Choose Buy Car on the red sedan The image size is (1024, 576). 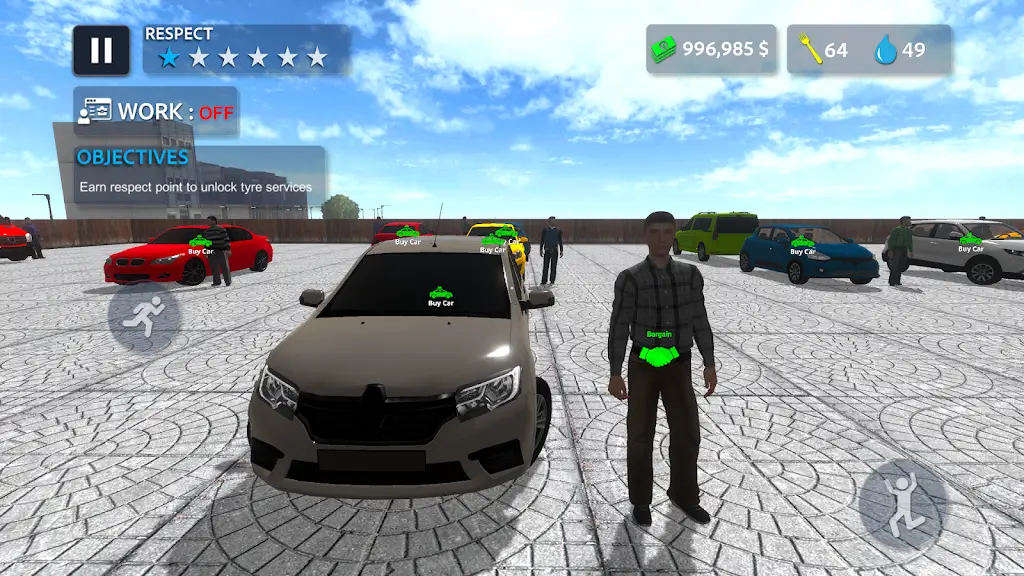[200, 245]
